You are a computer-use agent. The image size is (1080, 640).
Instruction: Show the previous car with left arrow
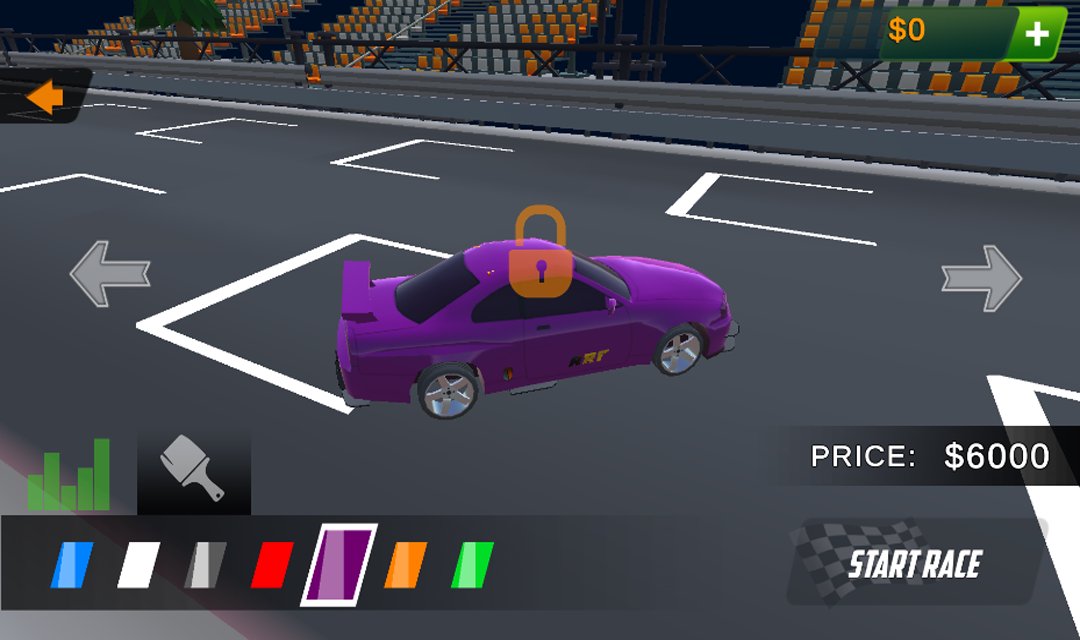pyautogui.click(x=110, y=272)
